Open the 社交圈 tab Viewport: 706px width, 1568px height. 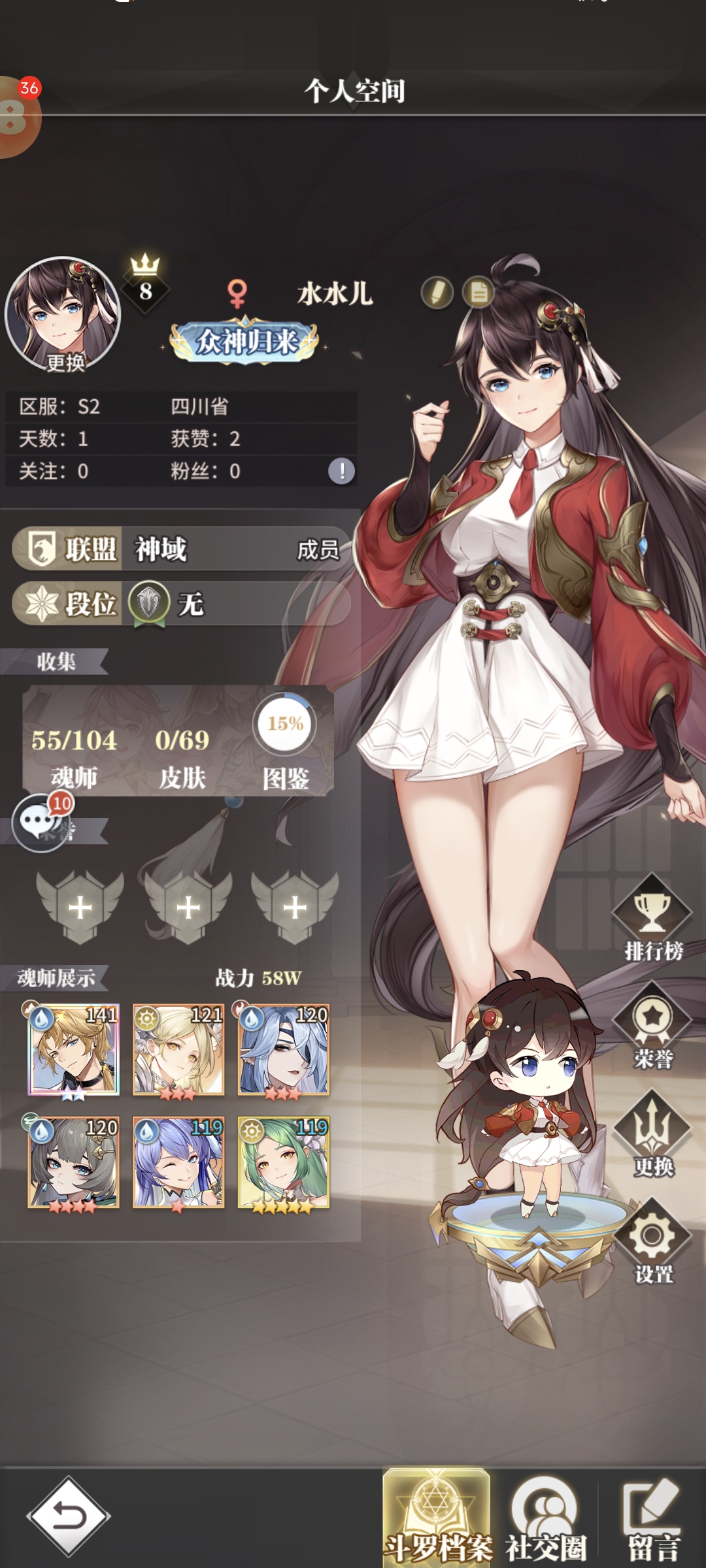[x=546, y=1517]
